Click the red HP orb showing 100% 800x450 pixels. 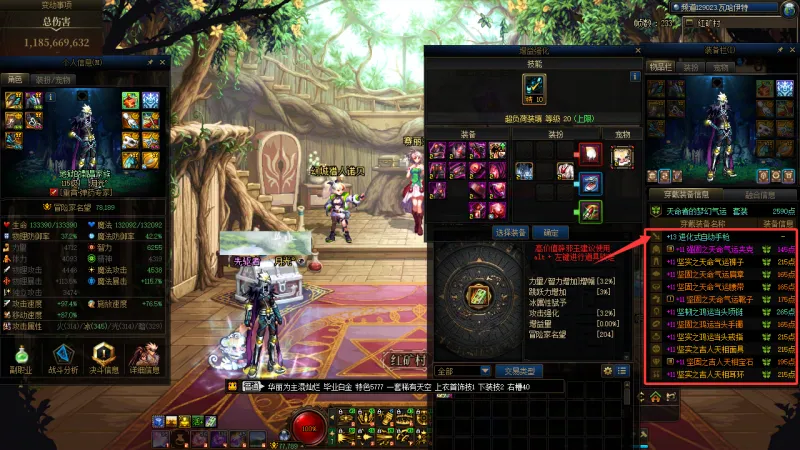click(308, 428)
